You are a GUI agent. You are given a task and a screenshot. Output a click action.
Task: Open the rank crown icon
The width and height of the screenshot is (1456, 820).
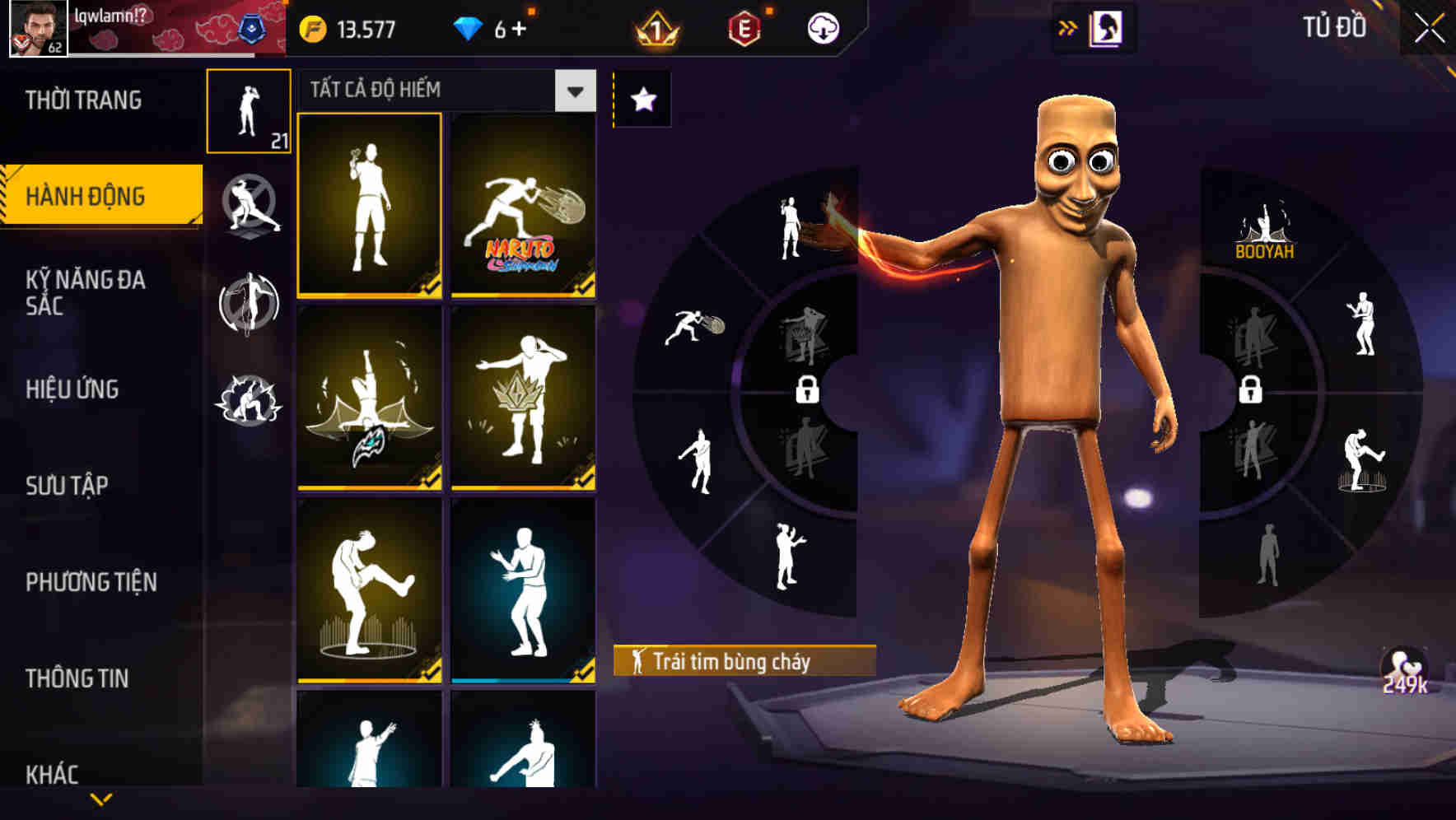pyautogui.click(x=655, y=27)
